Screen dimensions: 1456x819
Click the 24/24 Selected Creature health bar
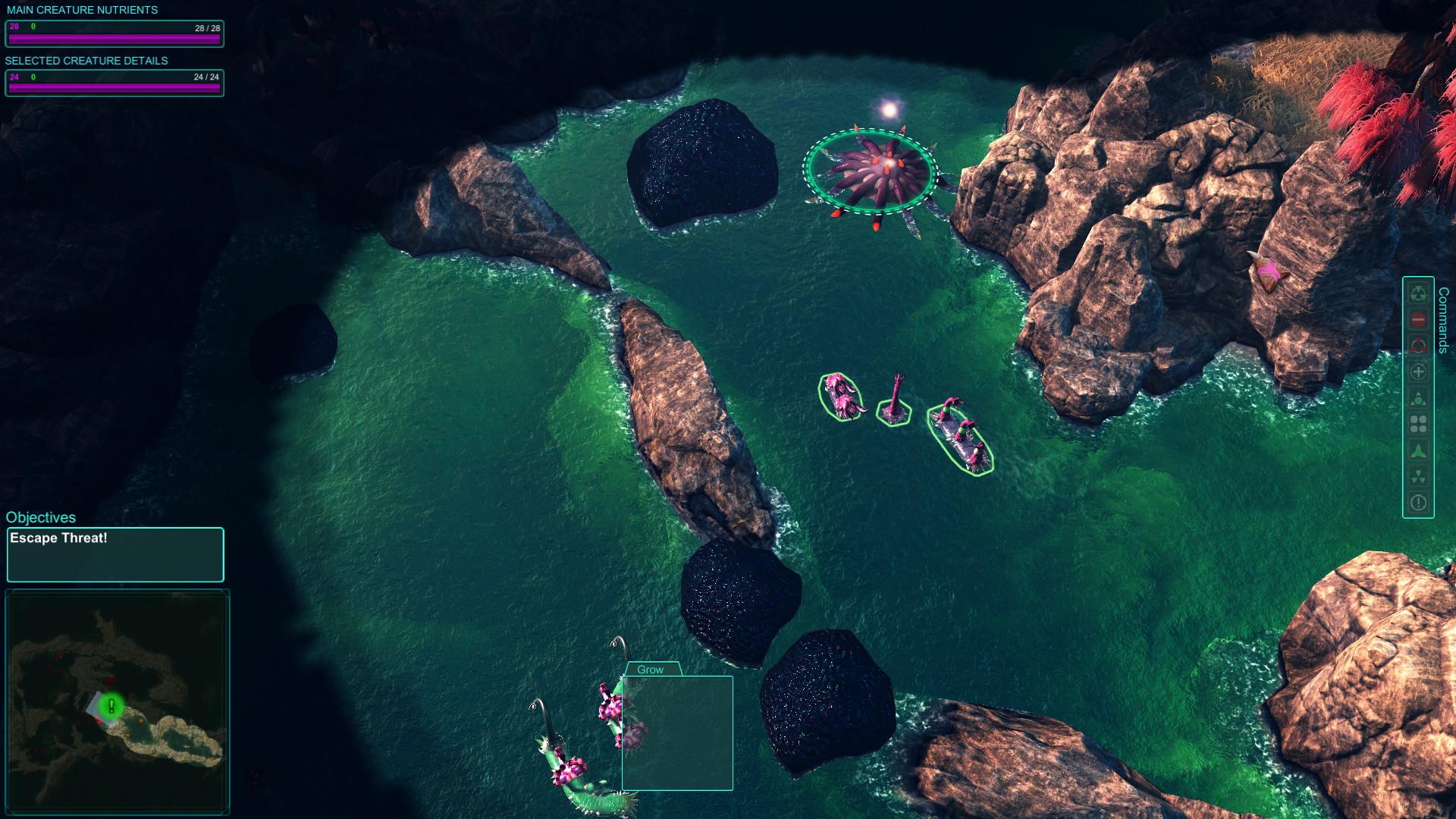(x=114, y=83)
